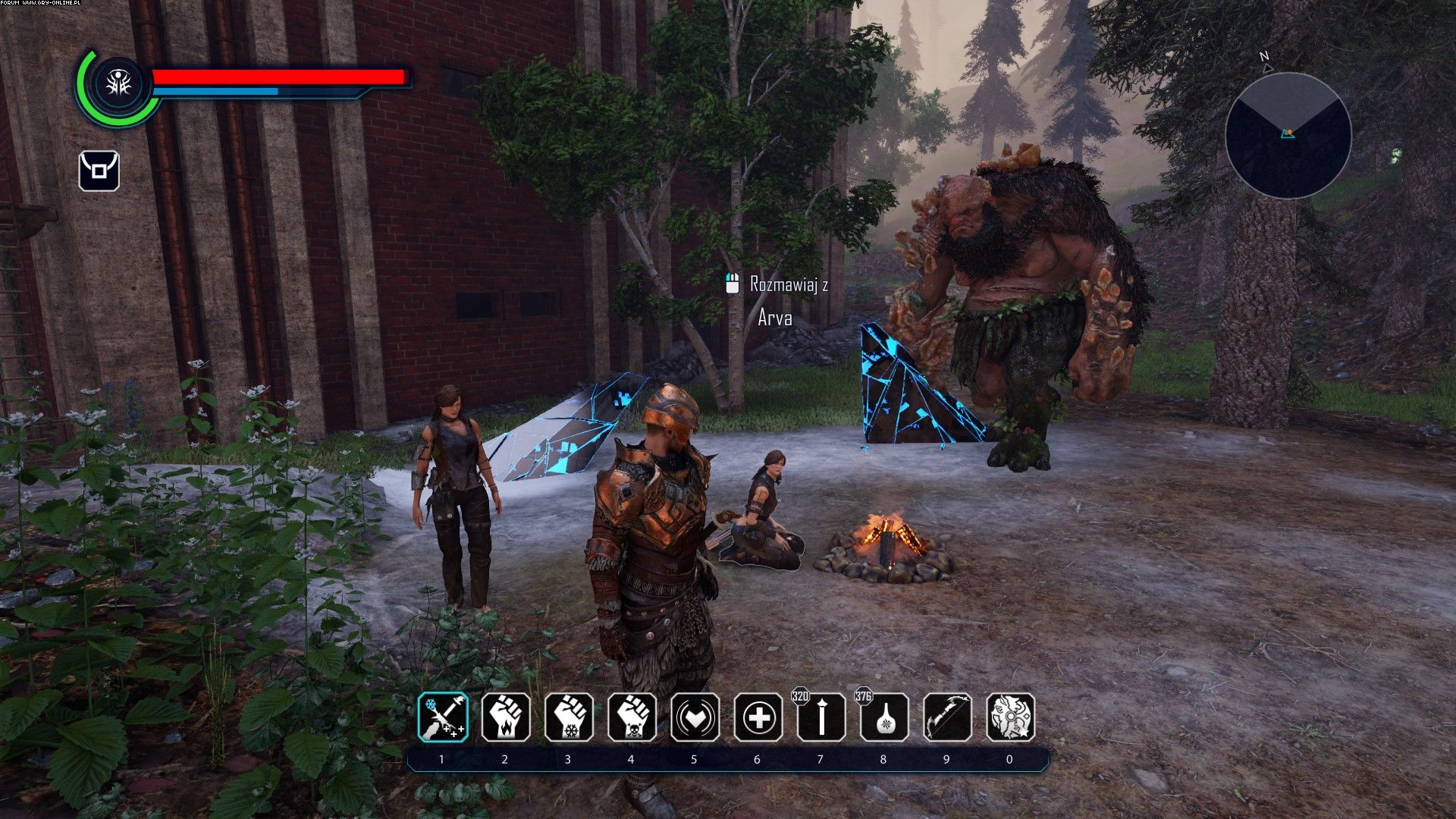1456x819 pixels.
Task: Use the heart shield ability
Action: click(x=695, y=717)
